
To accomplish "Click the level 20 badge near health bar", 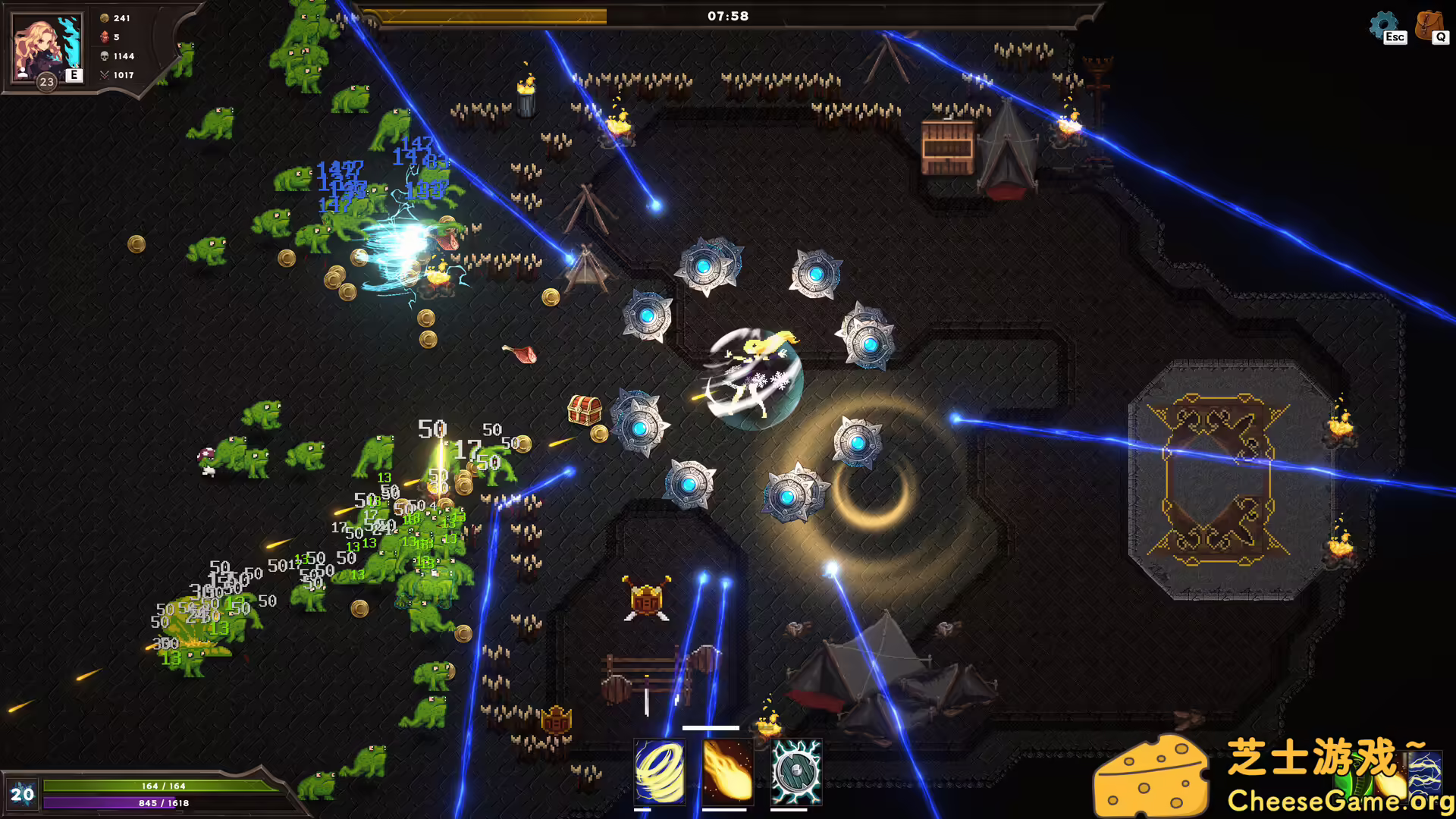I will click(21, 795).
